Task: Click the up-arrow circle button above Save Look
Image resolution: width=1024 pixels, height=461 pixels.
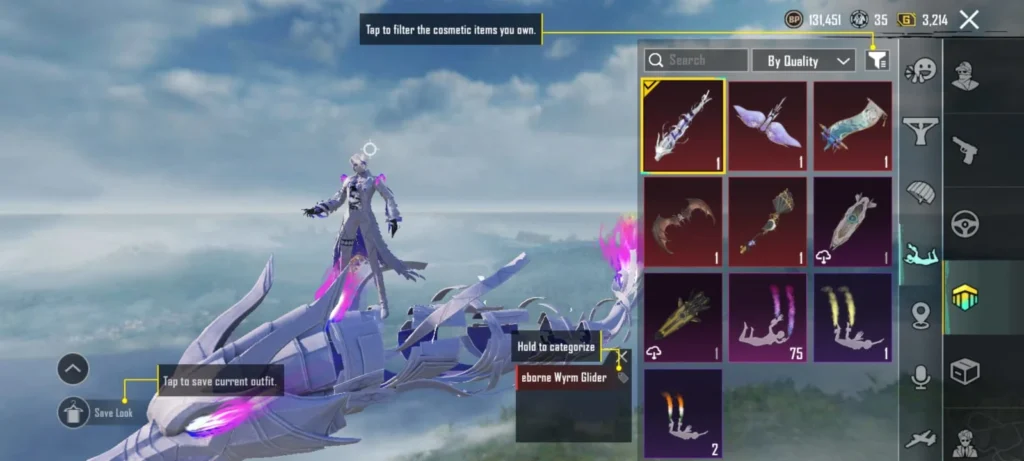Action: pyautogui.click(x=73, y=369)
